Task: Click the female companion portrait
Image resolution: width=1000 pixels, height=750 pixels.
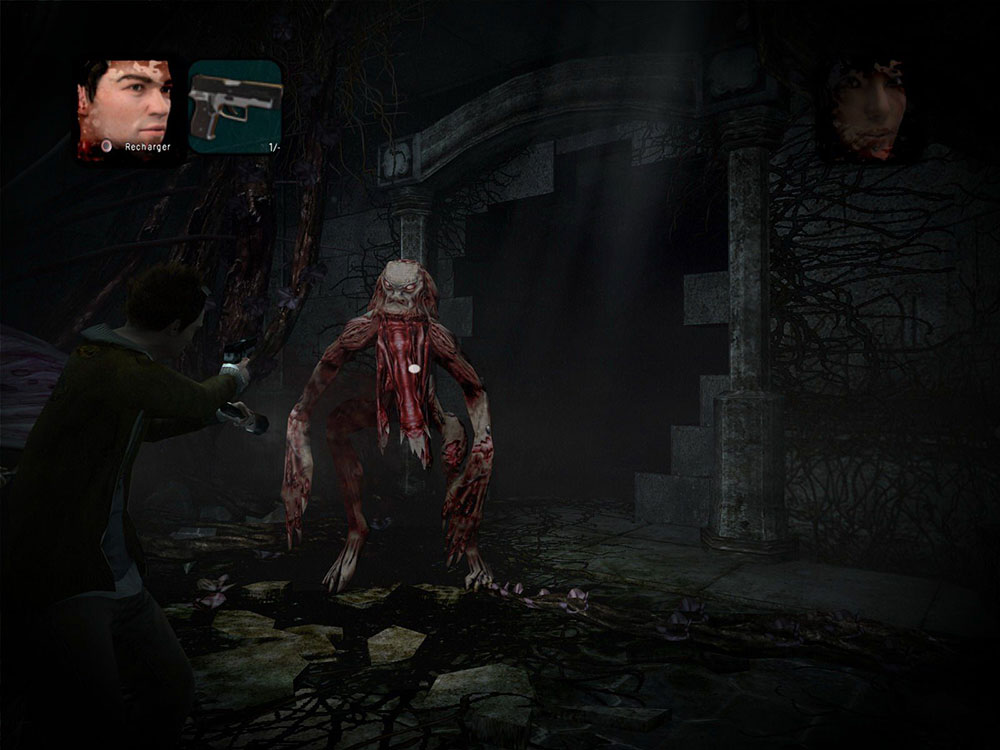Action: (x=868, y=108)
